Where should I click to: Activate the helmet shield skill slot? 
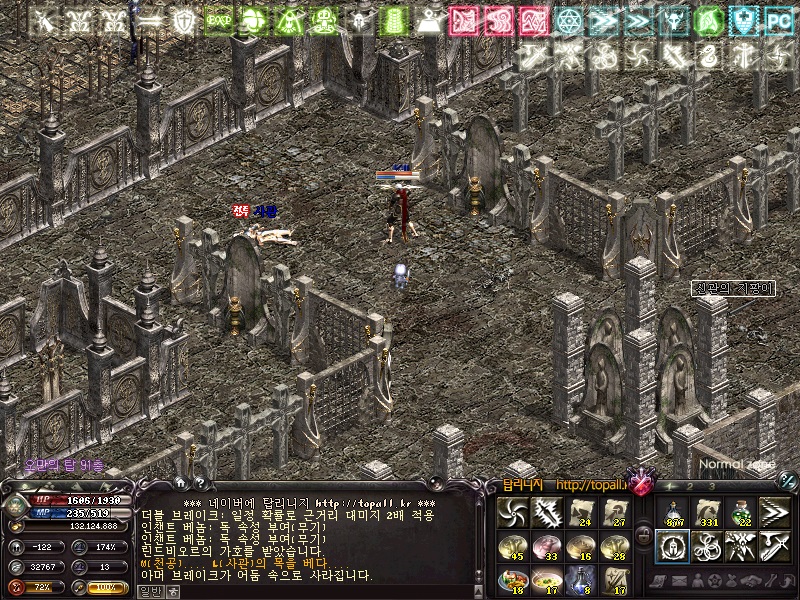click(672, 545)
